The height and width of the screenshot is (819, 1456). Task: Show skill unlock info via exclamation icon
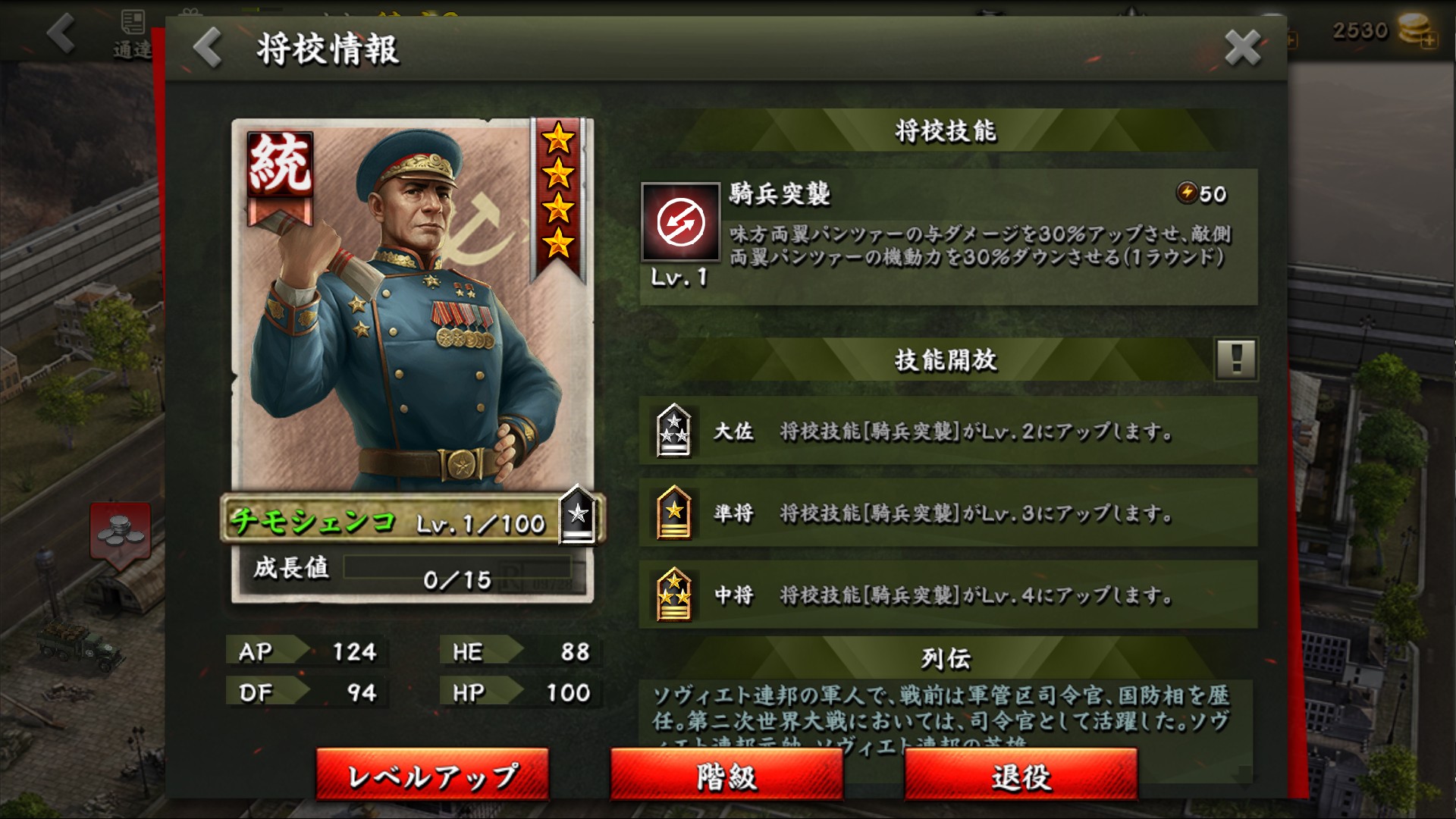click(x=1236, y=359)
